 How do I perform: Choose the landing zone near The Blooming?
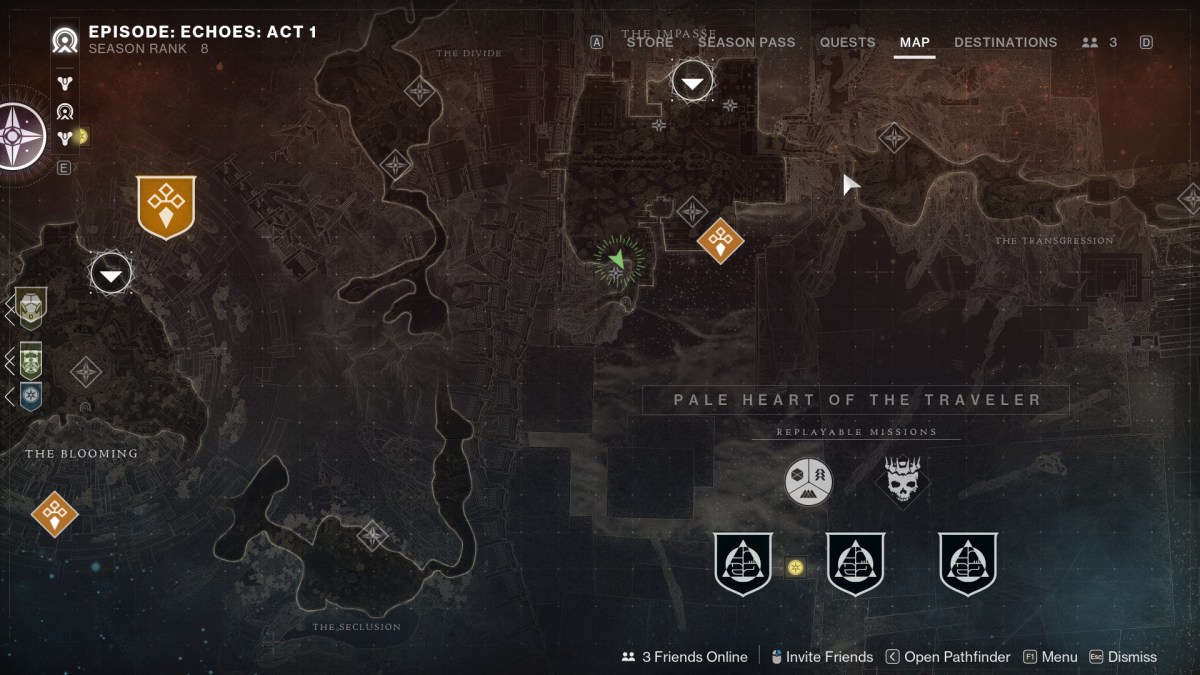[x=111, y=273]
